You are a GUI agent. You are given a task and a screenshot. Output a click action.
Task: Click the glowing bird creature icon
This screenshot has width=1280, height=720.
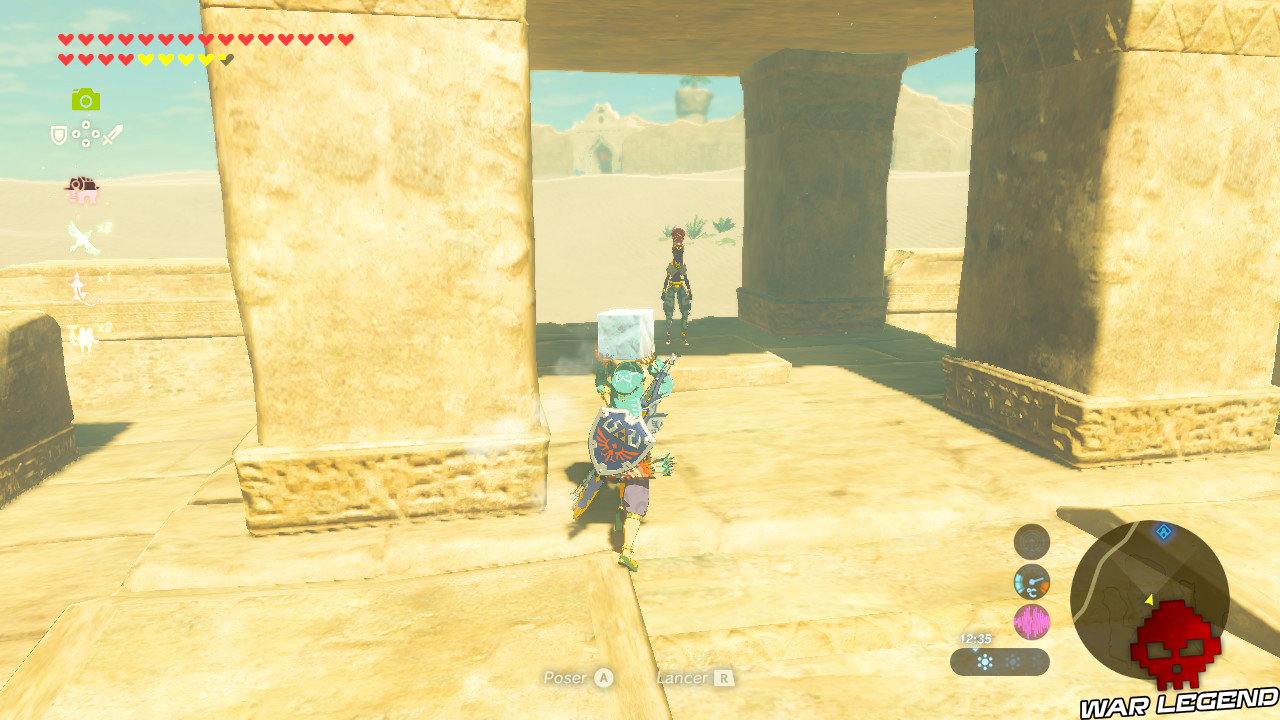pos(80,237)
